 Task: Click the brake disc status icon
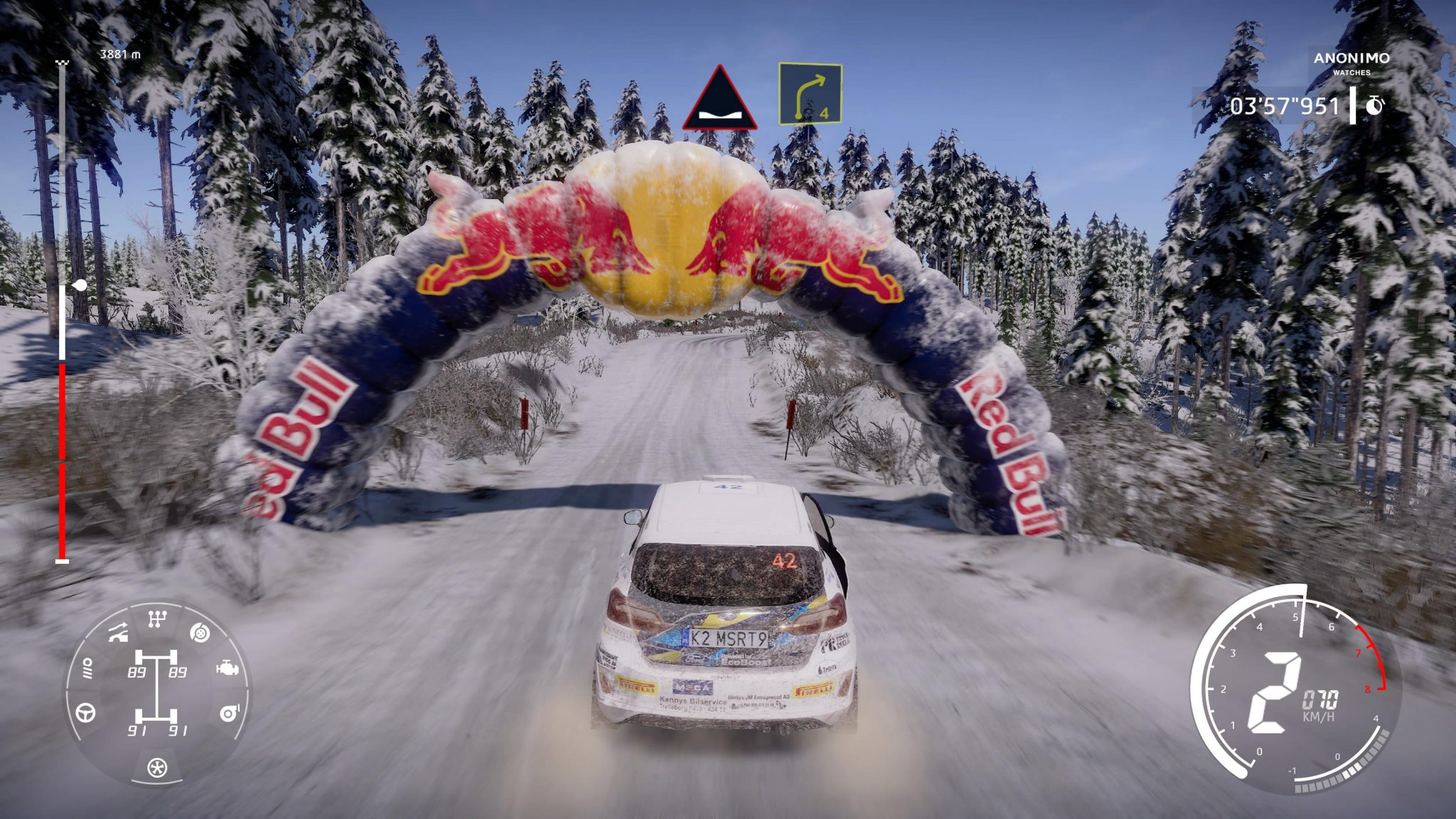tap(199, 633)
